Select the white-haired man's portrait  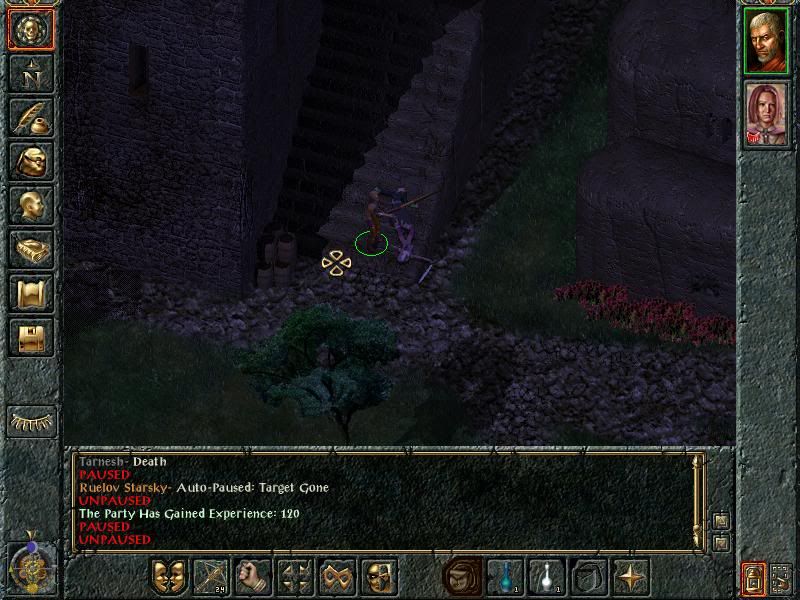click(x=766, y=41)
